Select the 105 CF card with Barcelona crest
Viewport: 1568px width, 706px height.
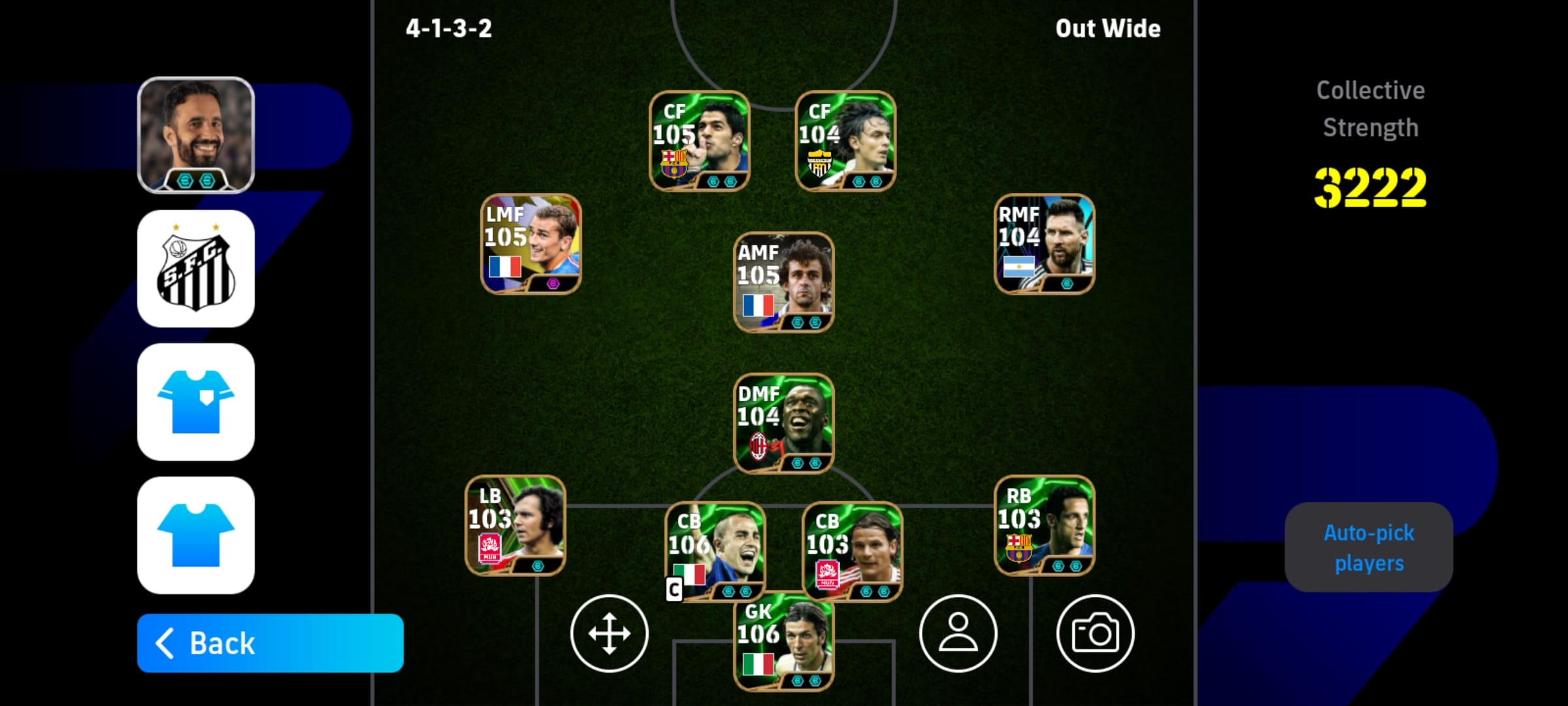point(699,141)
